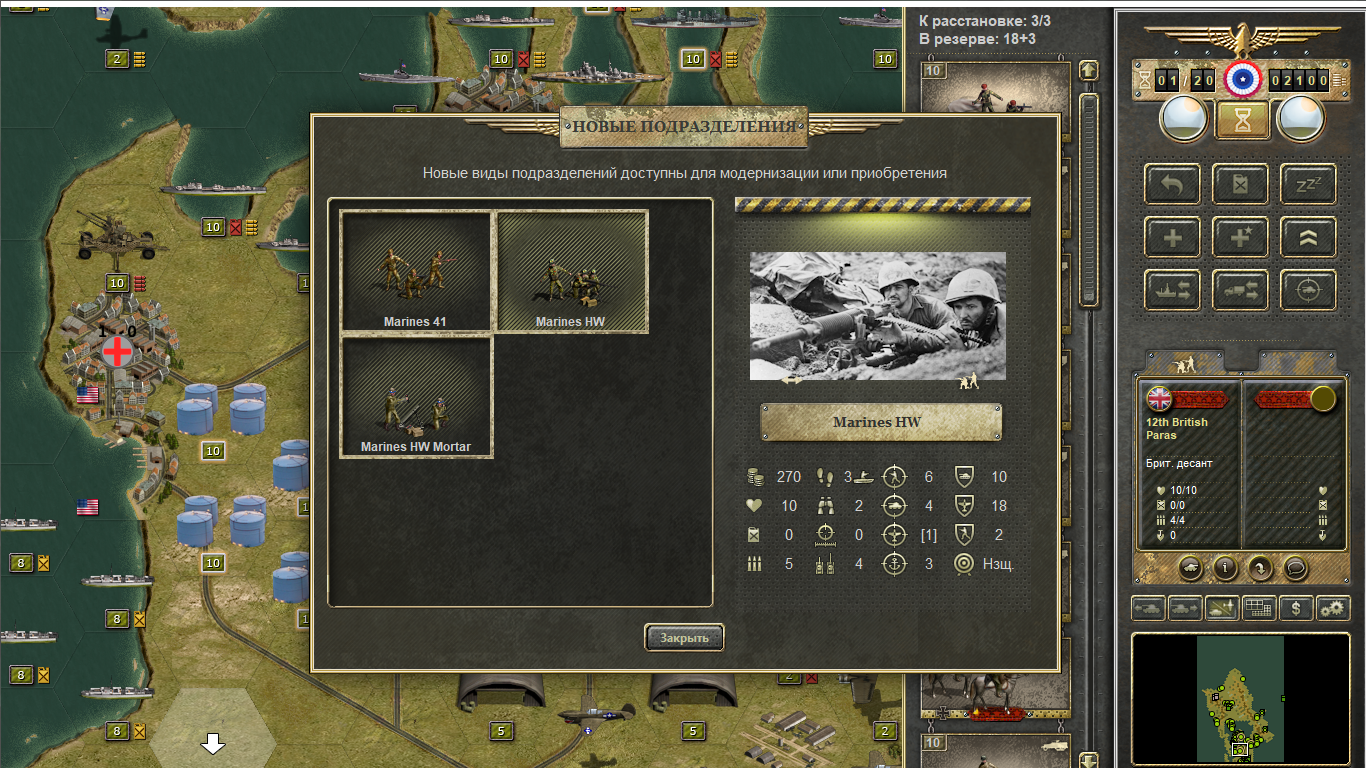The width and height of the screenshot is (1366, 768).
Task: Show unit details with the info button
Action: (1226, 568)
